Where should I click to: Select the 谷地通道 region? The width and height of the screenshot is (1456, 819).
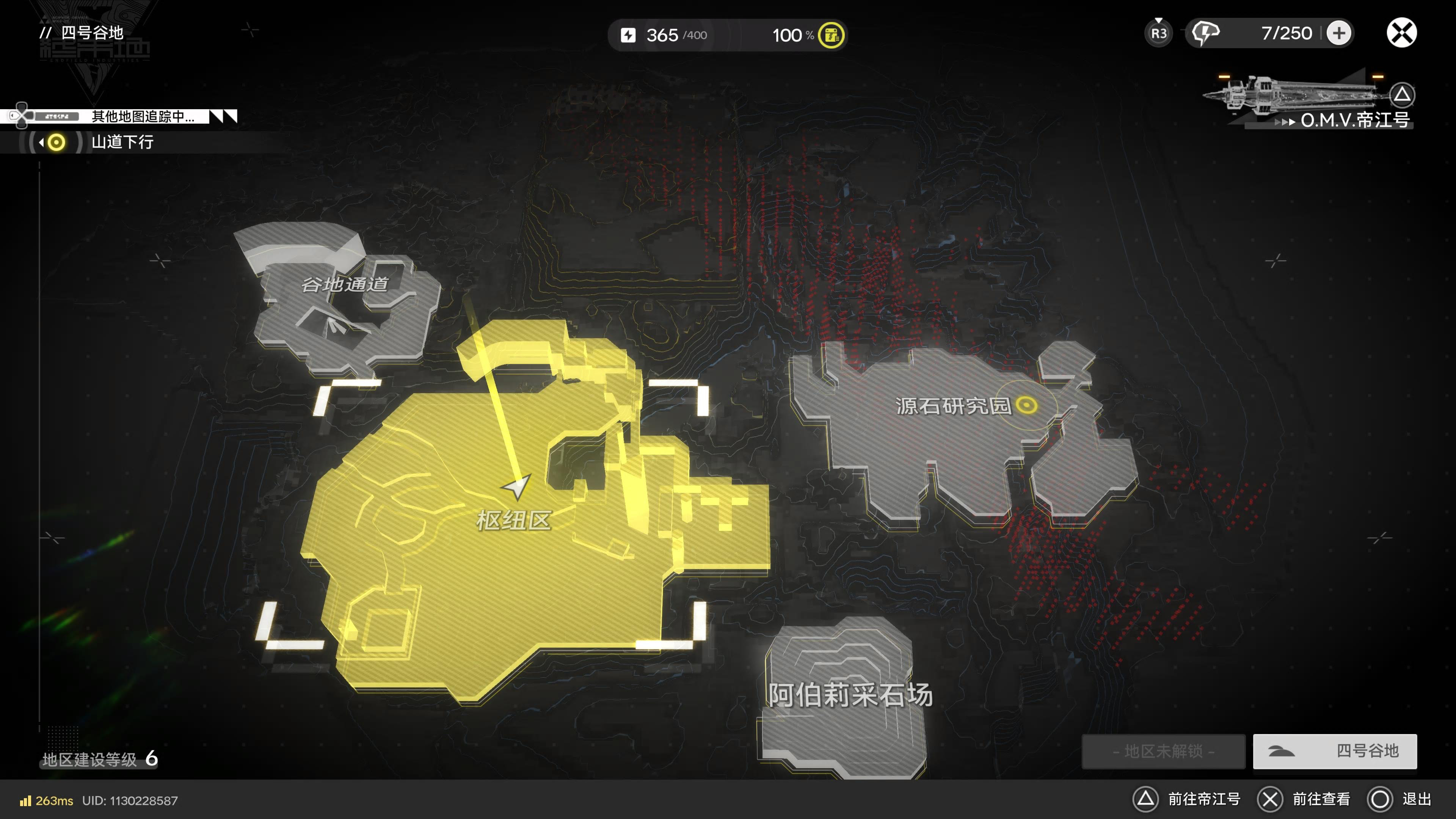point(345,284)
